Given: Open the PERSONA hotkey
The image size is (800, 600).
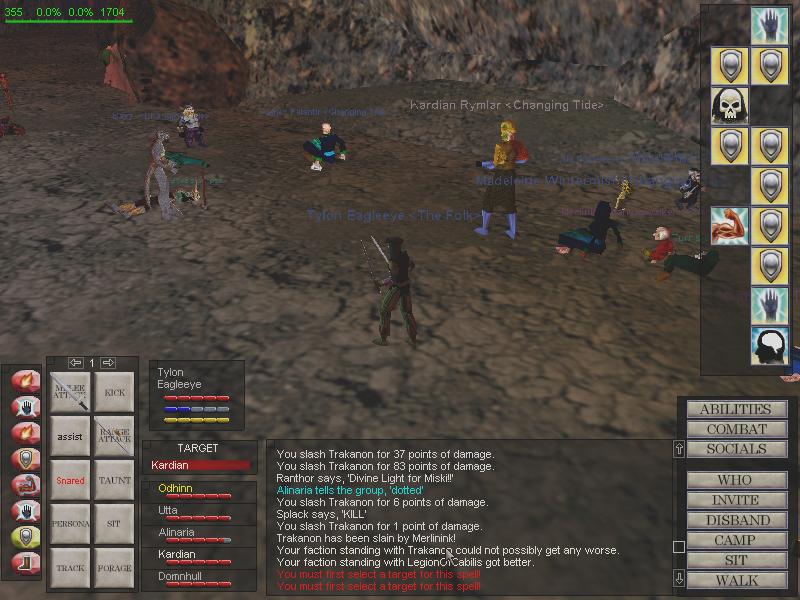Looking at the screenshot, I should click(x=70, y=524).
